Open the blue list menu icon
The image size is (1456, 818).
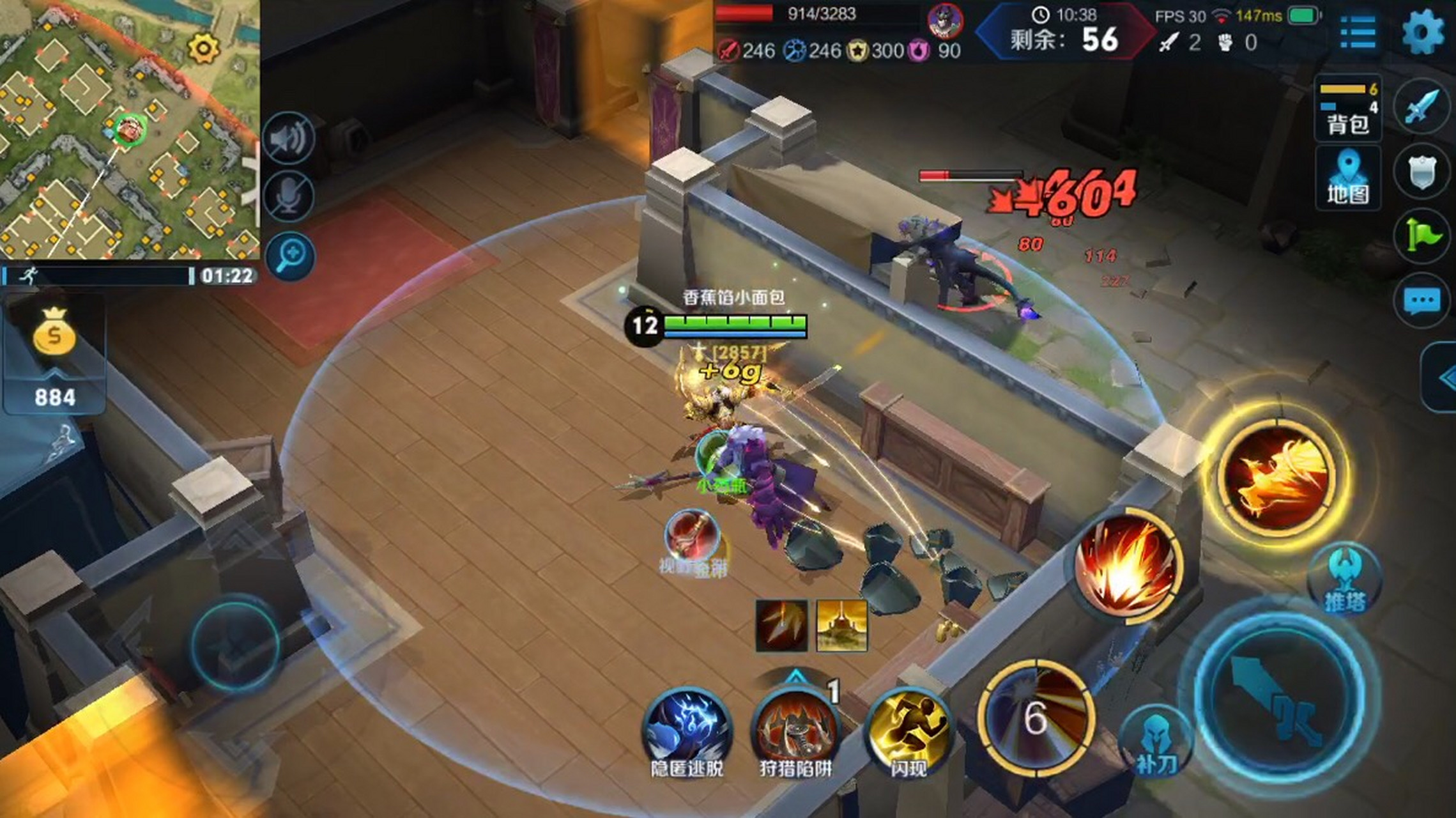pyautogui.click(x=1358, y=32)
